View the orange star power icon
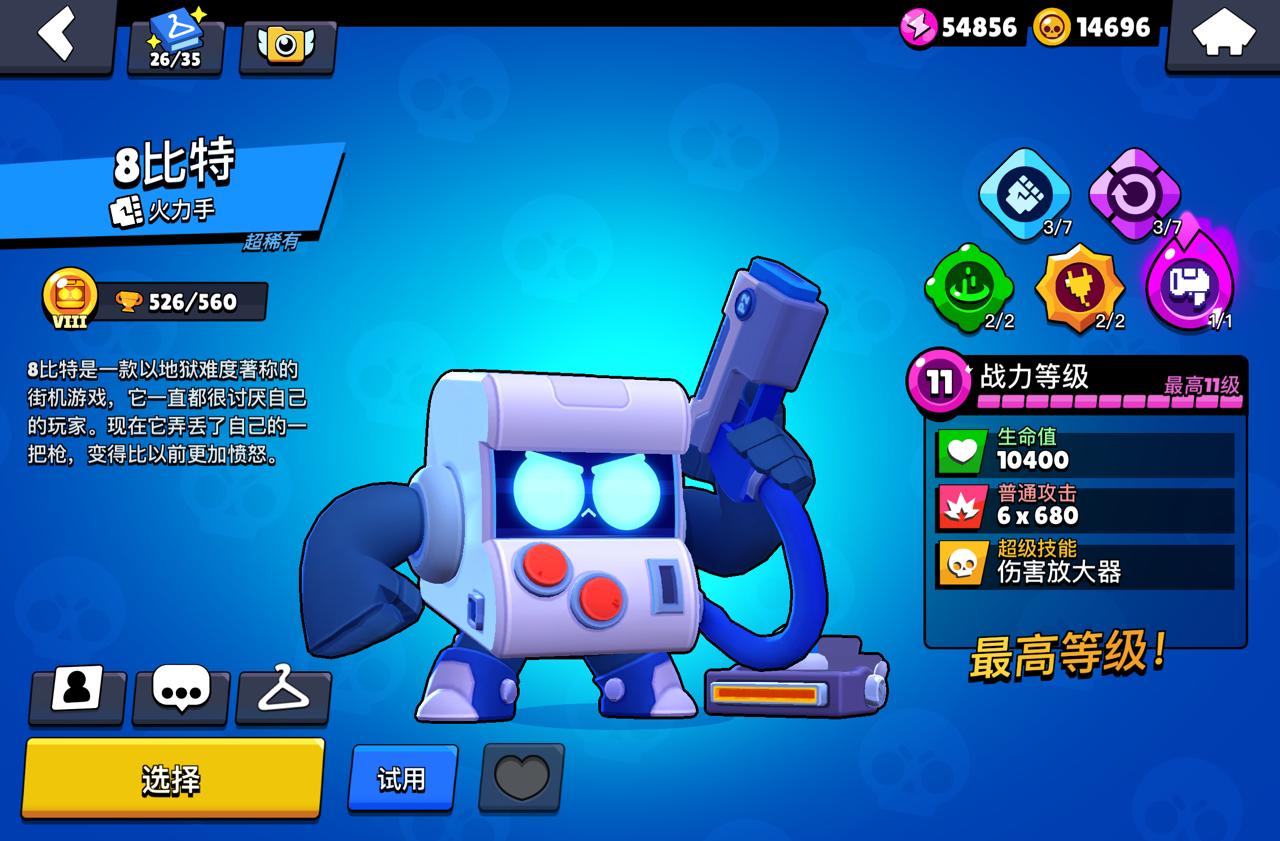Image resolution: width=1280 pixels, height=841 pixels. [x=1079, y=288]
